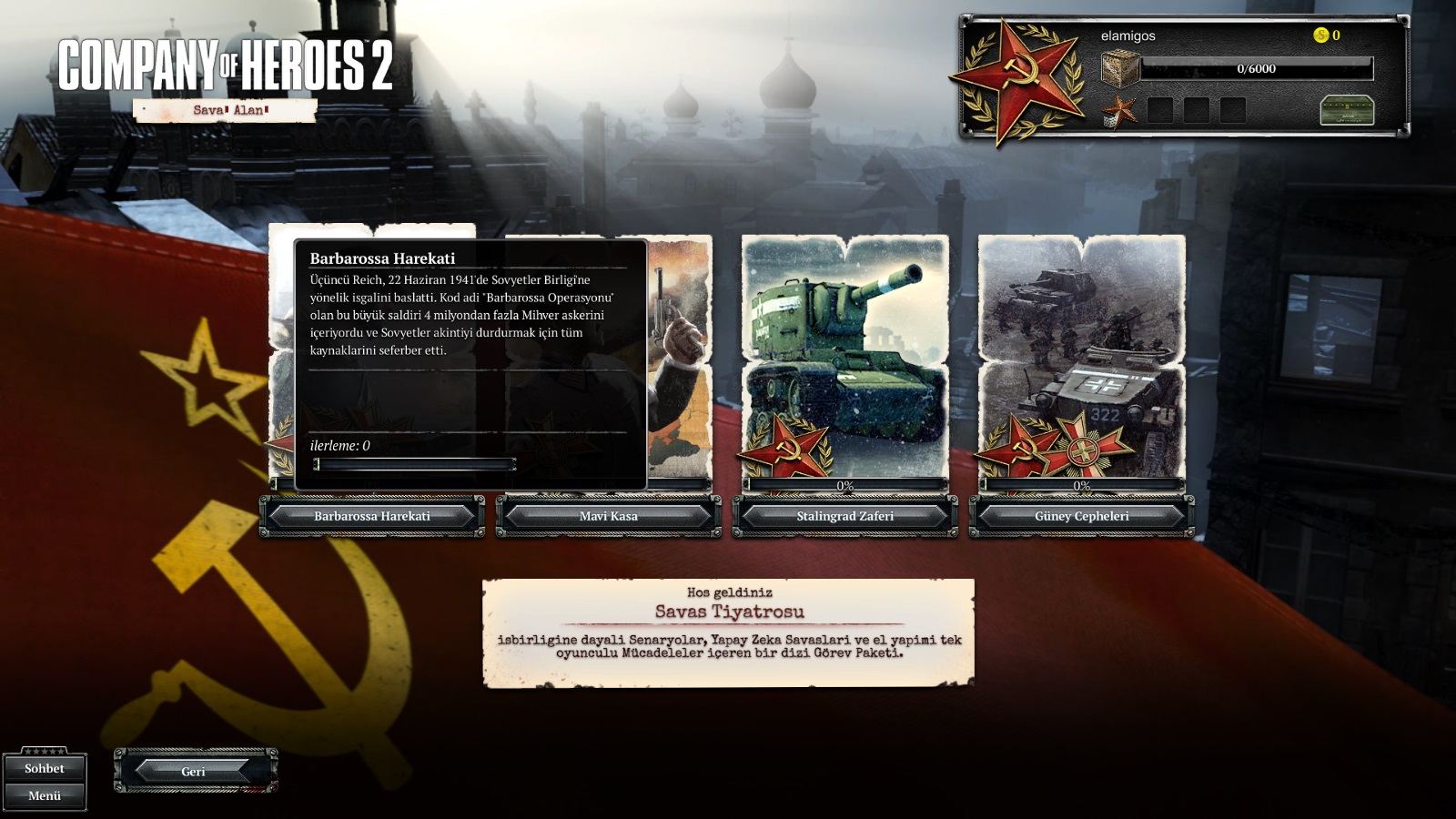Go back with the Geri button

(x=194, y=771)
